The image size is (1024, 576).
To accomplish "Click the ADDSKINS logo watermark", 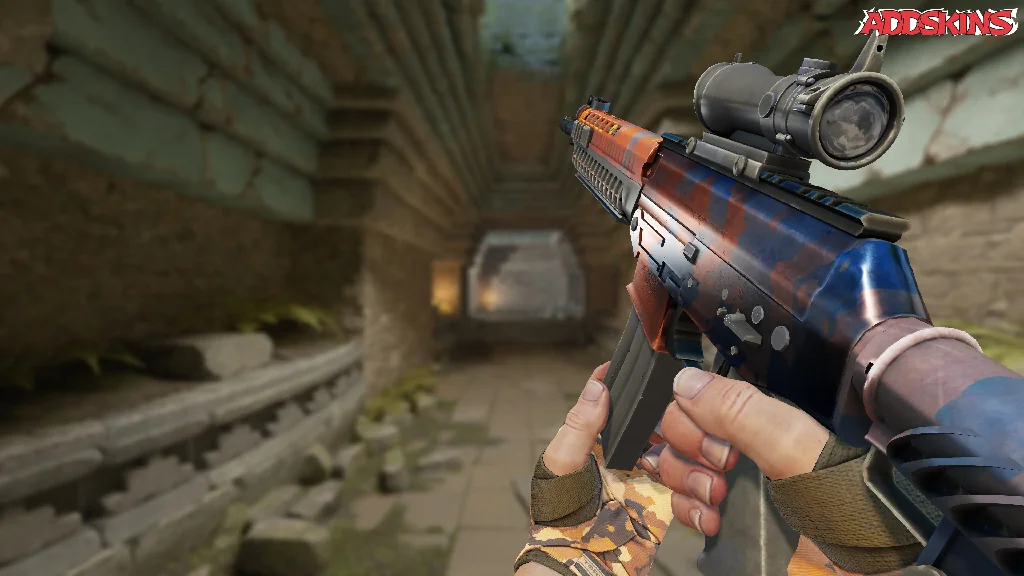I will click(x=939, y=22).
